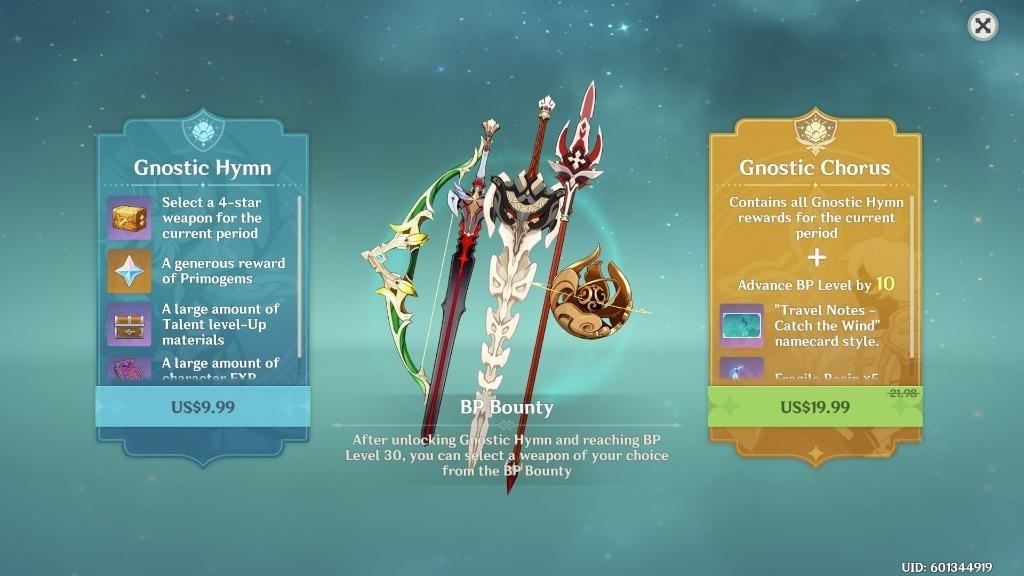The height and width of the screenshot is (576, 1024).
Task: Click the character EXP book reward icon
Action: (x=129, y=369)
